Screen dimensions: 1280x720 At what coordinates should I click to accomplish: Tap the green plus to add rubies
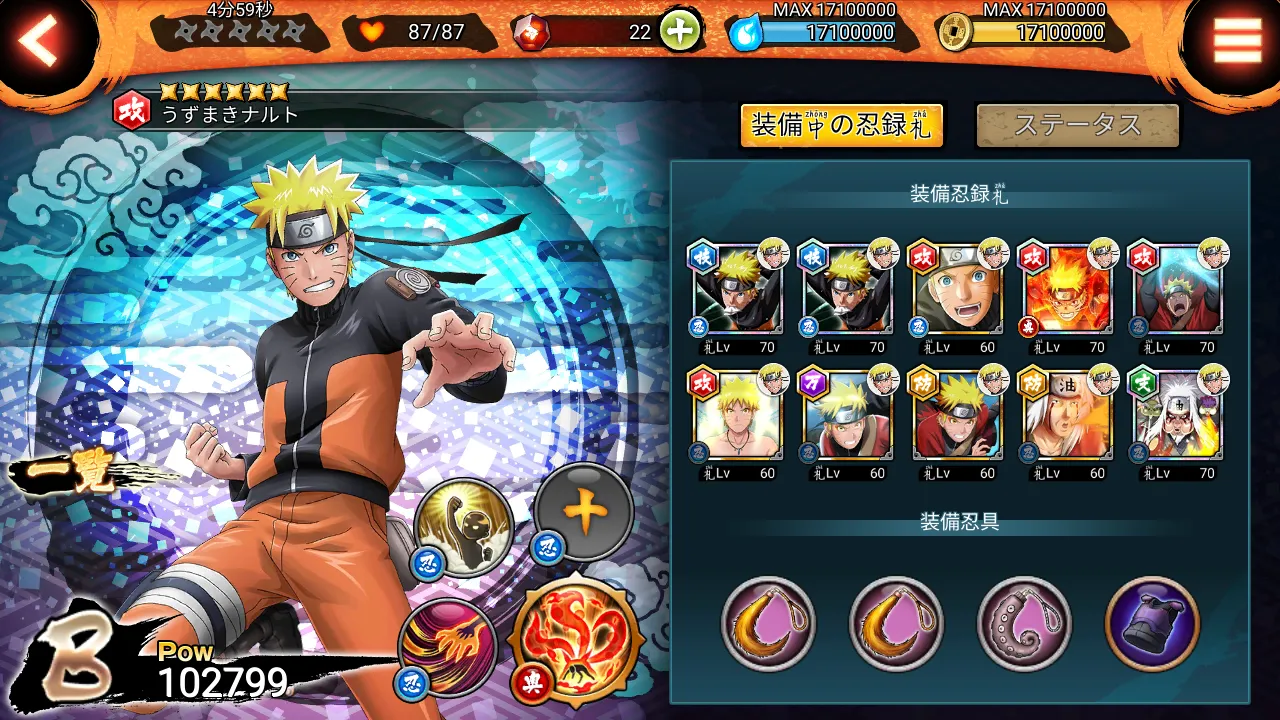coord(679,32)
